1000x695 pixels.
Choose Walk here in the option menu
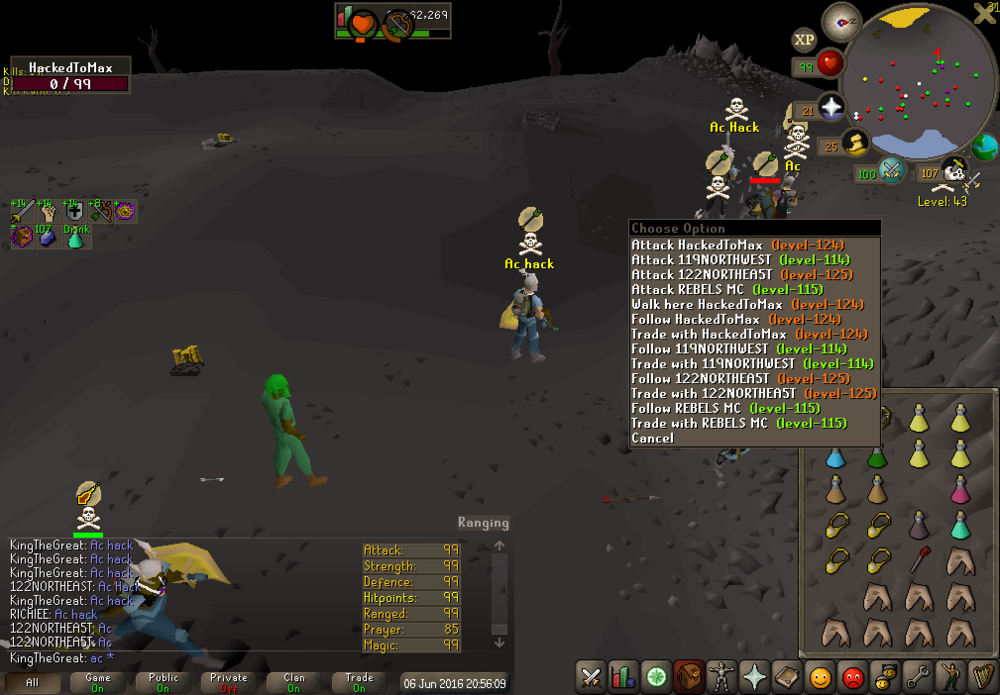[x=707, y=304]
